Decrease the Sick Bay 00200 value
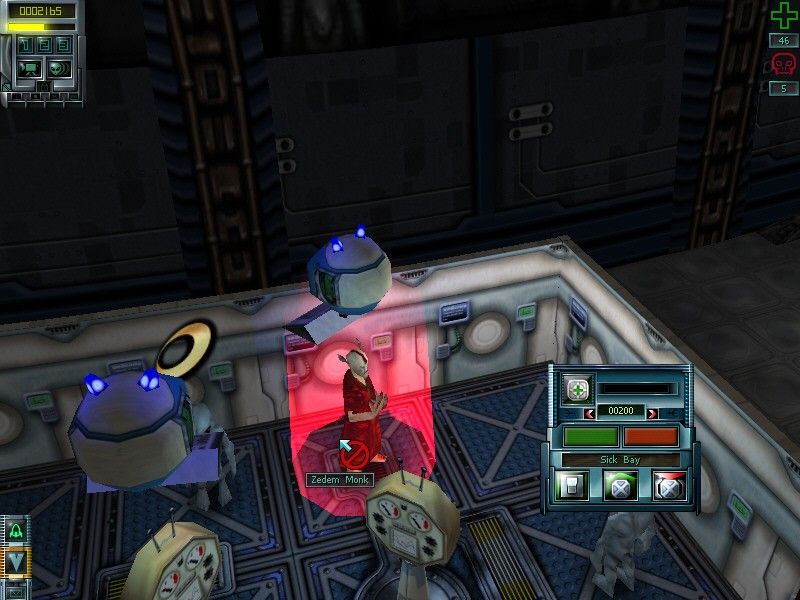 tap(590, 413)
